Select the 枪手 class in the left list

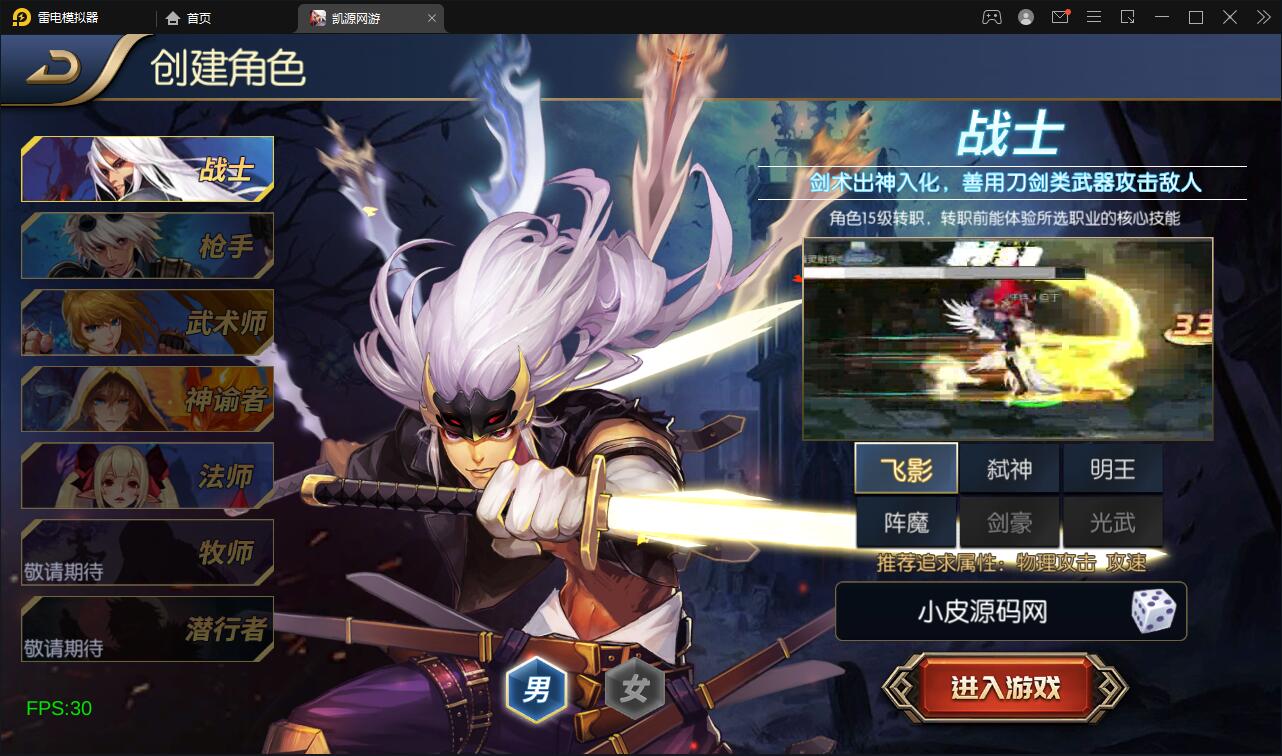click(x=146, y=245)
